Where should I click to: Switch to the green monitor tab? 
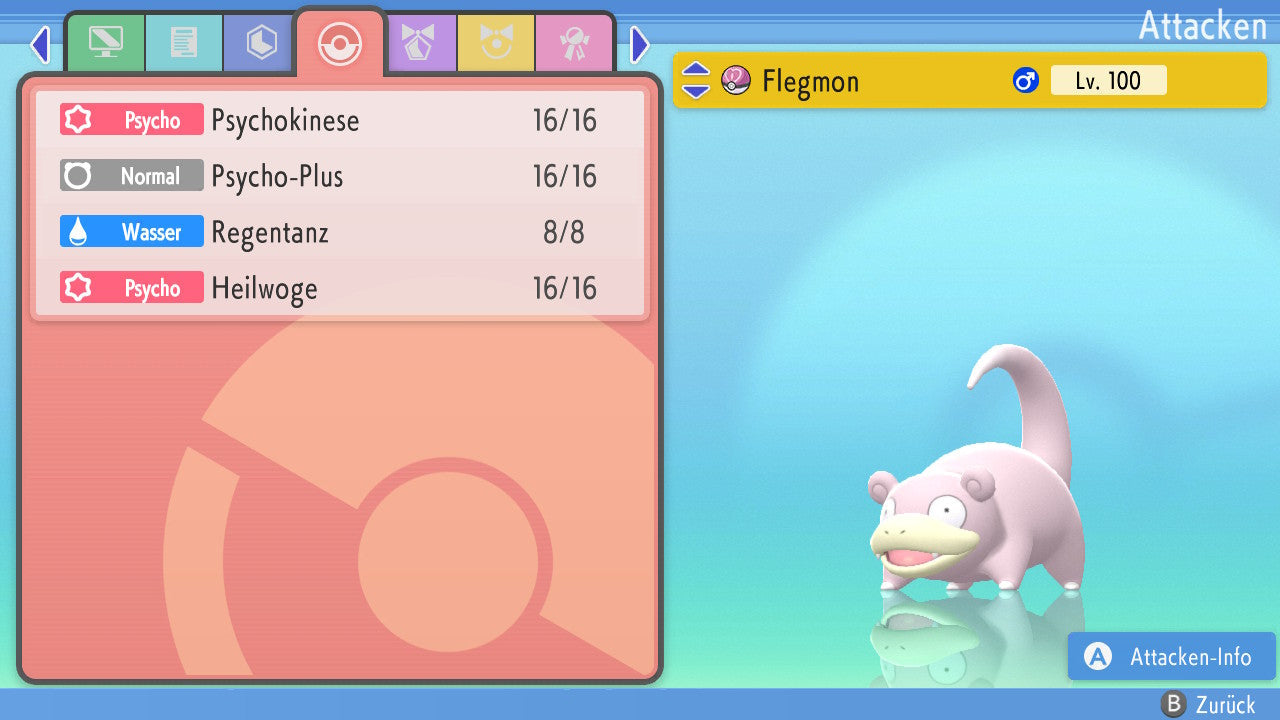click(105, 43)
